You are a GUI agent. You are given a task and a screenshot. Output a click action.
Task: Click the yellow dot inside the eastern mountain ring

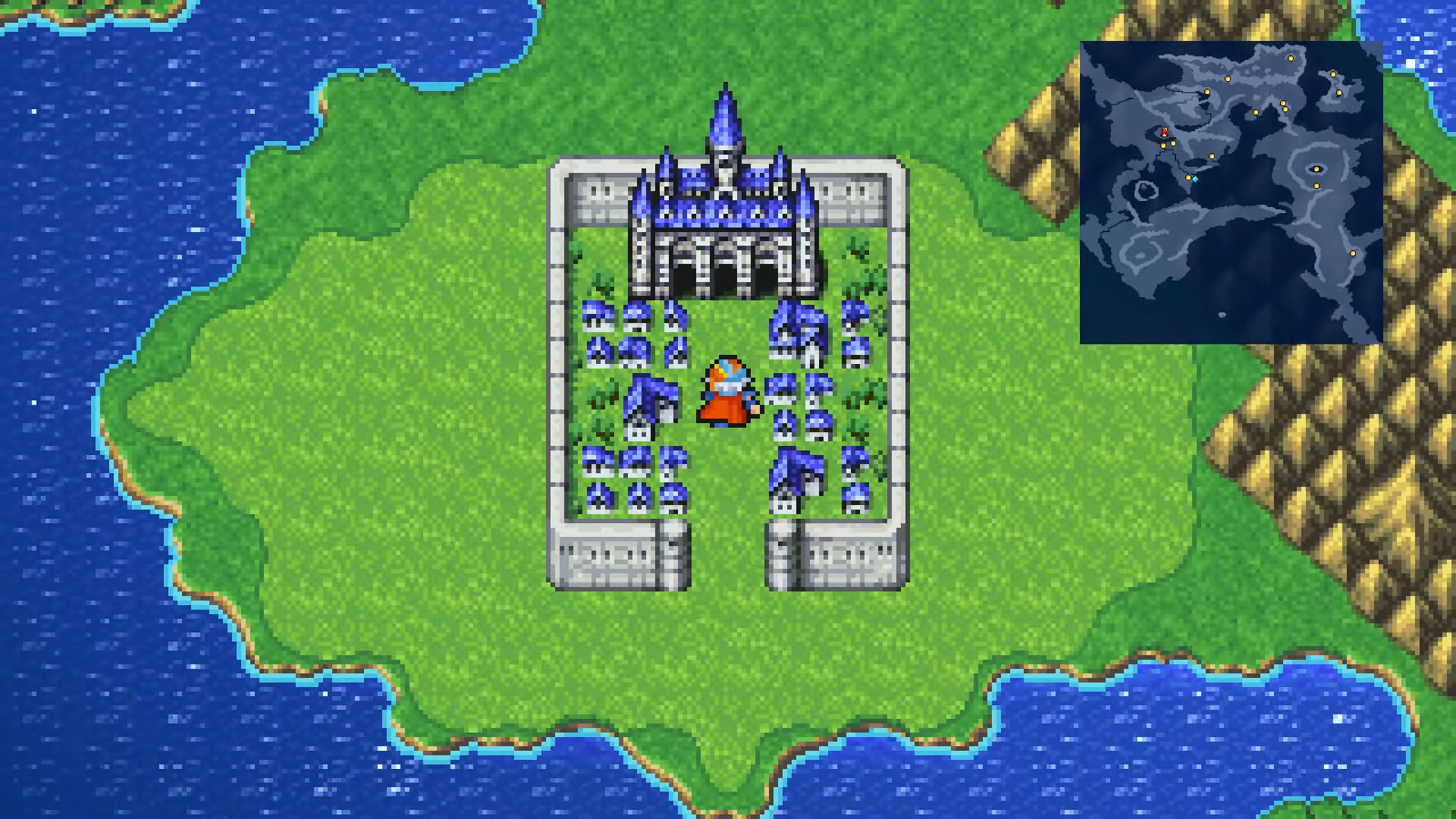[x=1316, y=168]
